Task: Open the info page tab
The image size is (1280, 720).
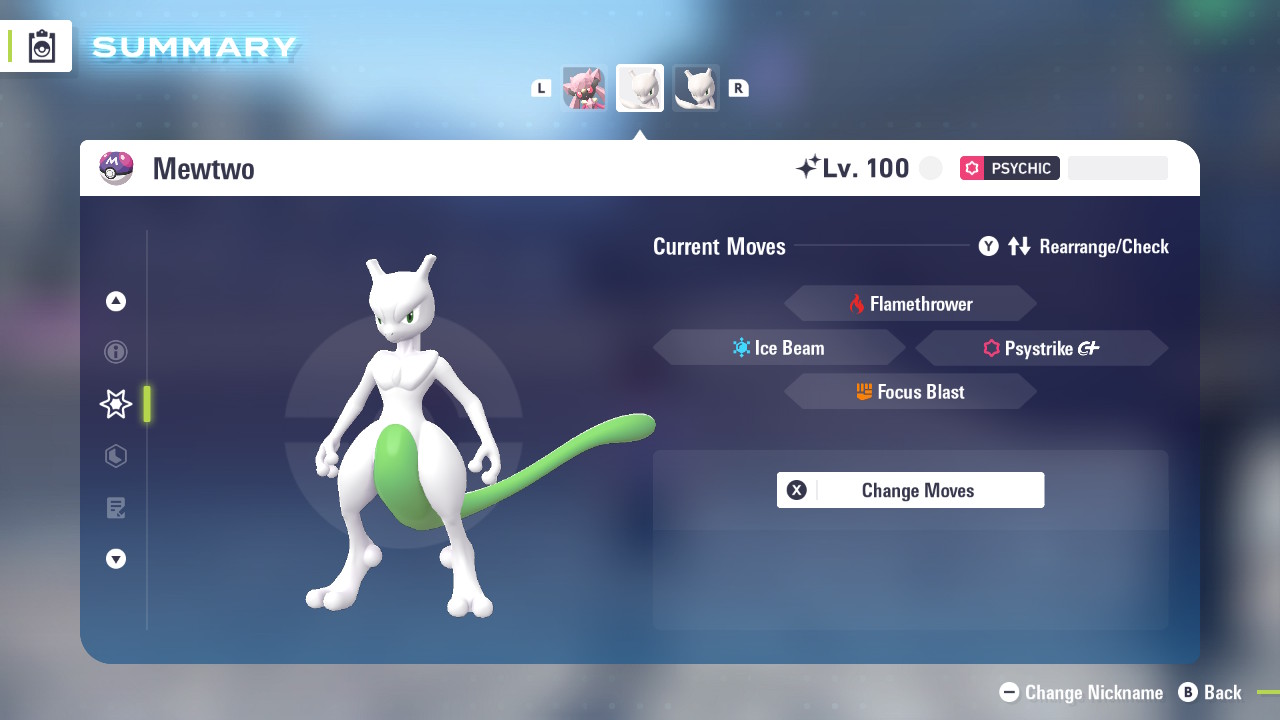Action: point(116,352)
